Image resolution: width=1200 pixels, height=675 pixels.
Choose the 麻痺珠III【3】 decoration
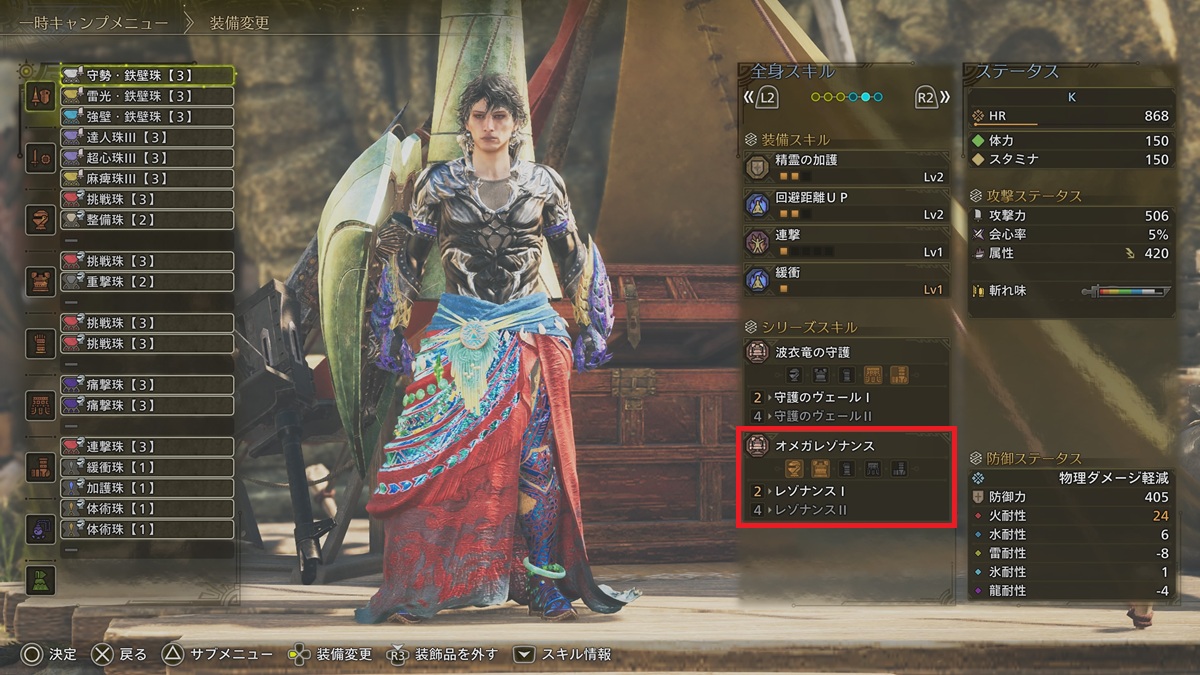pos(146,178)
